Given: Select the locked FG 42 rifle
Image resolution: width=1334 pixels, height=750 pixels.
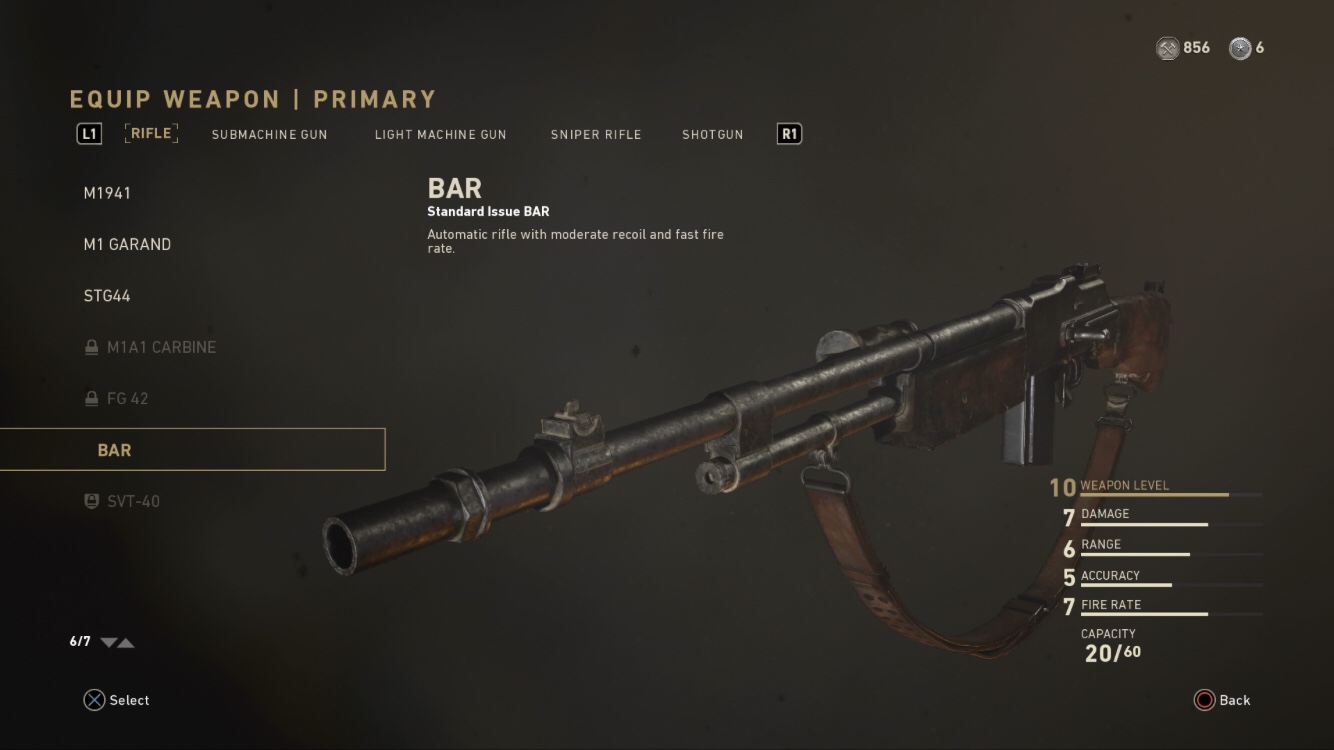Looking at the screenshot, I should 127,398.
